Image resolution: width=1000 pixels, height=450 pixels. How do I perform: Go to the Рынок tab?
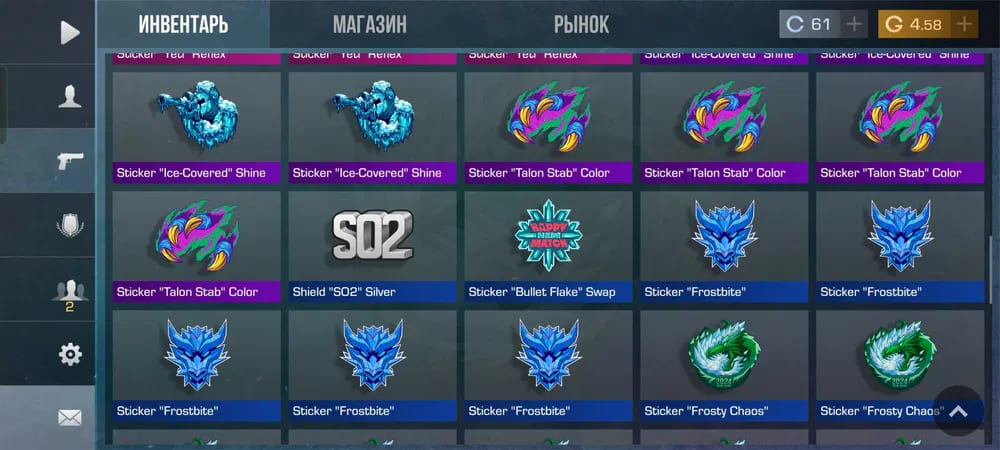tap(581, 24)
